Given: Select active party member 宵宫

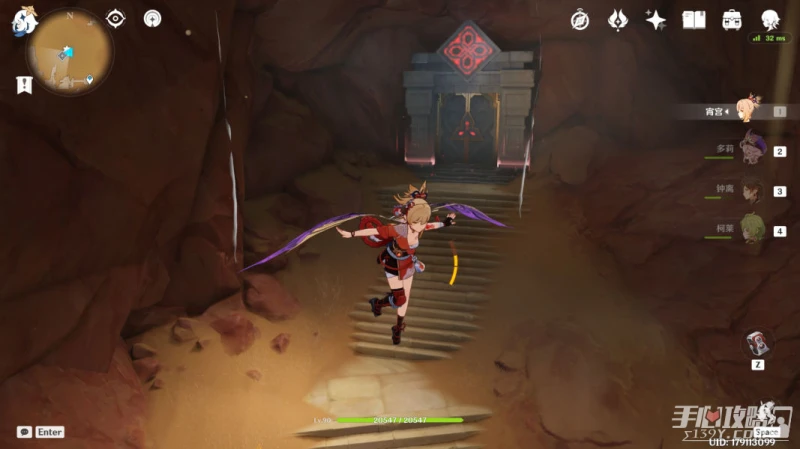Looking at the screenshot, I should (x=748, y=110).
